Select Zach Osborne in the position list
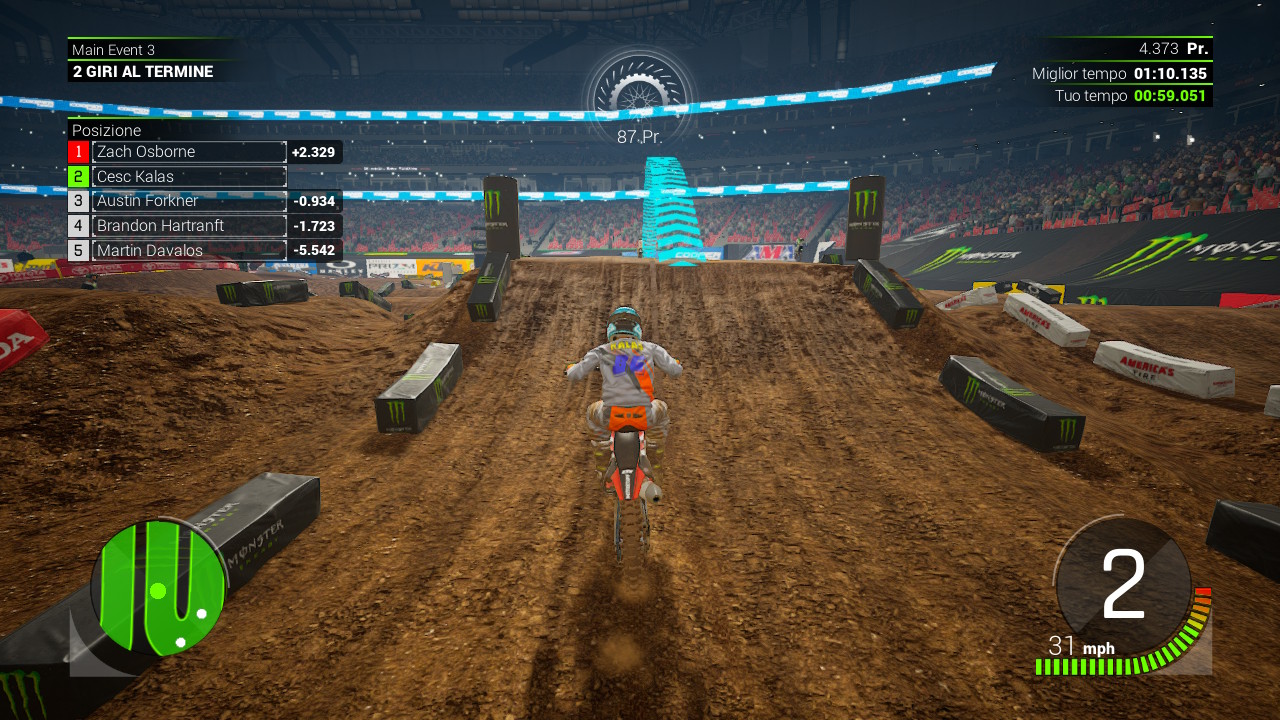 click(189, 152)
